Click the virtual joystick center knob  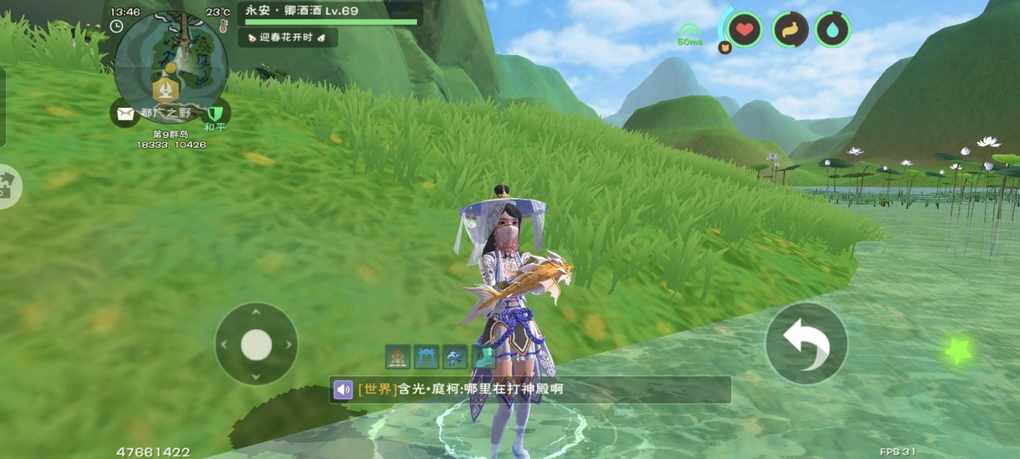(x=256, y=344)
